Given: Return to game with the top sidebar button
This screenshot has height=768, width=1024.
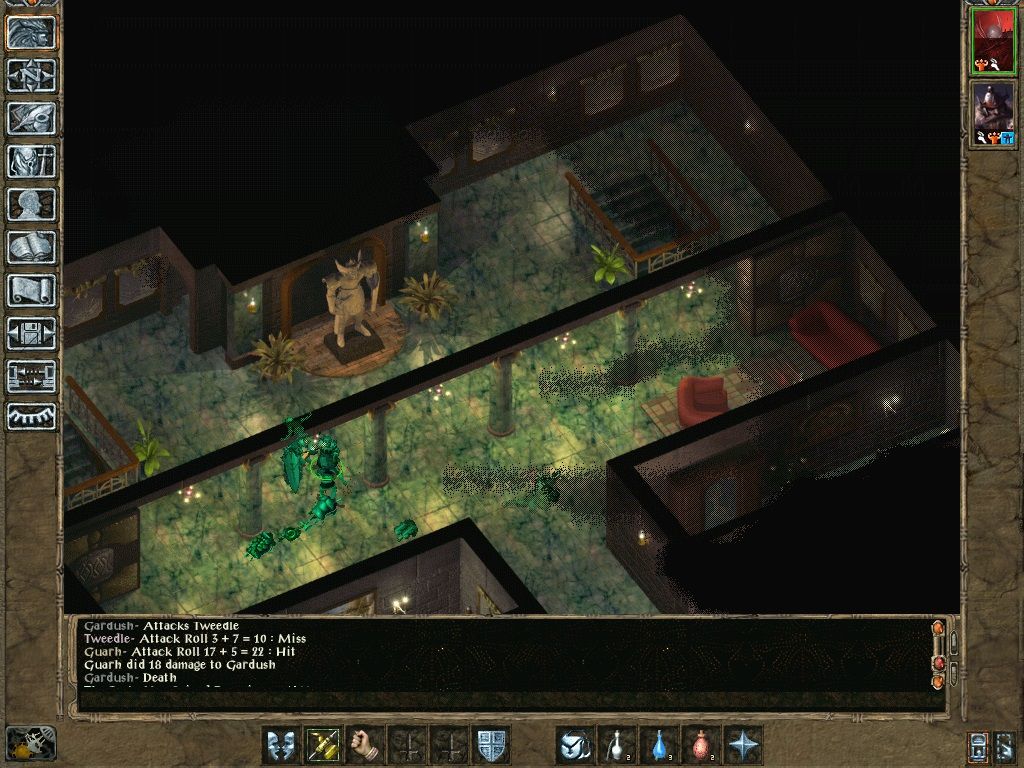Looking at the screenshot, I should 32,32.
